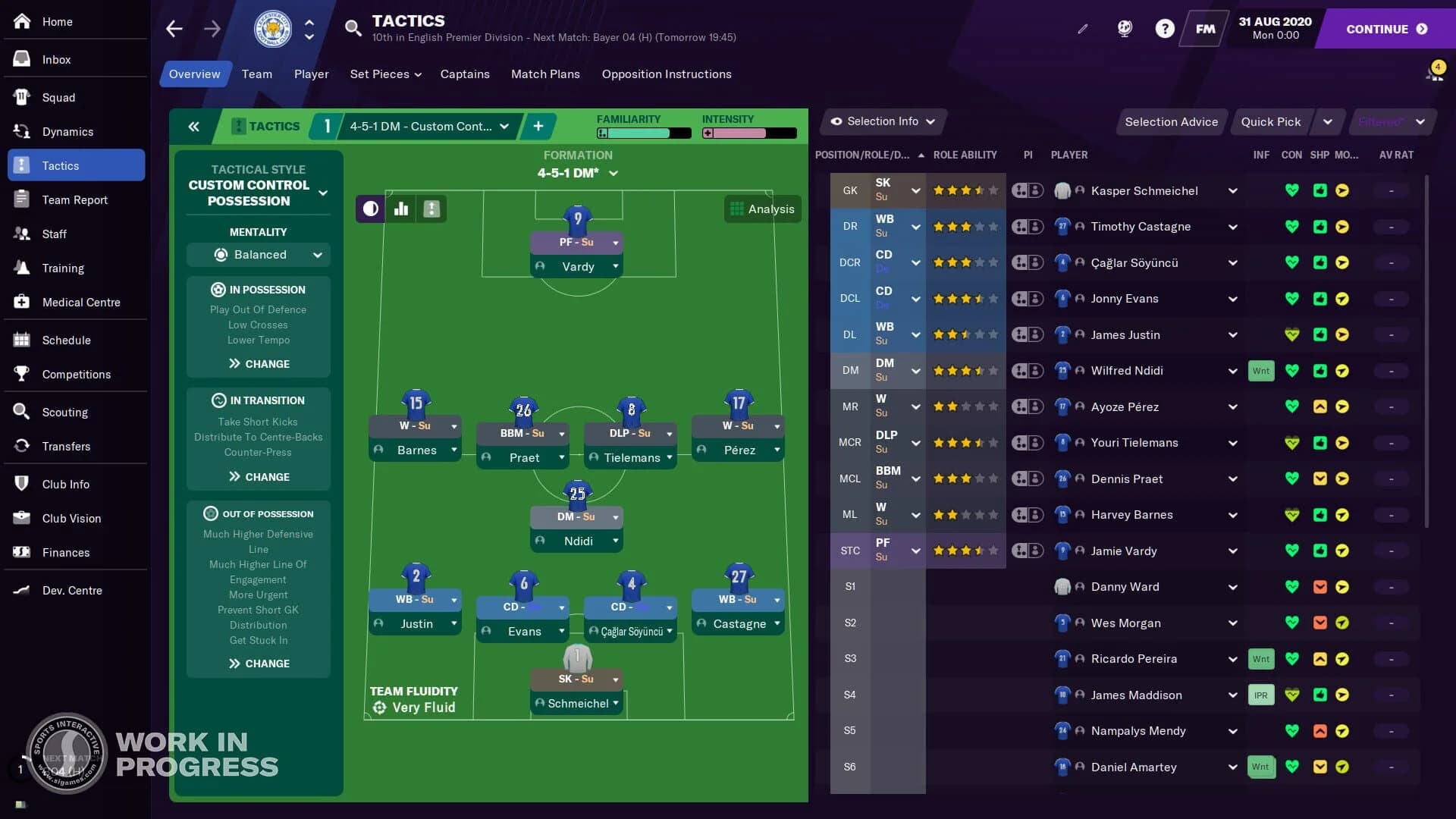Open the Medical Centre panel
The image size is (1456, 819).
point(81,302)
